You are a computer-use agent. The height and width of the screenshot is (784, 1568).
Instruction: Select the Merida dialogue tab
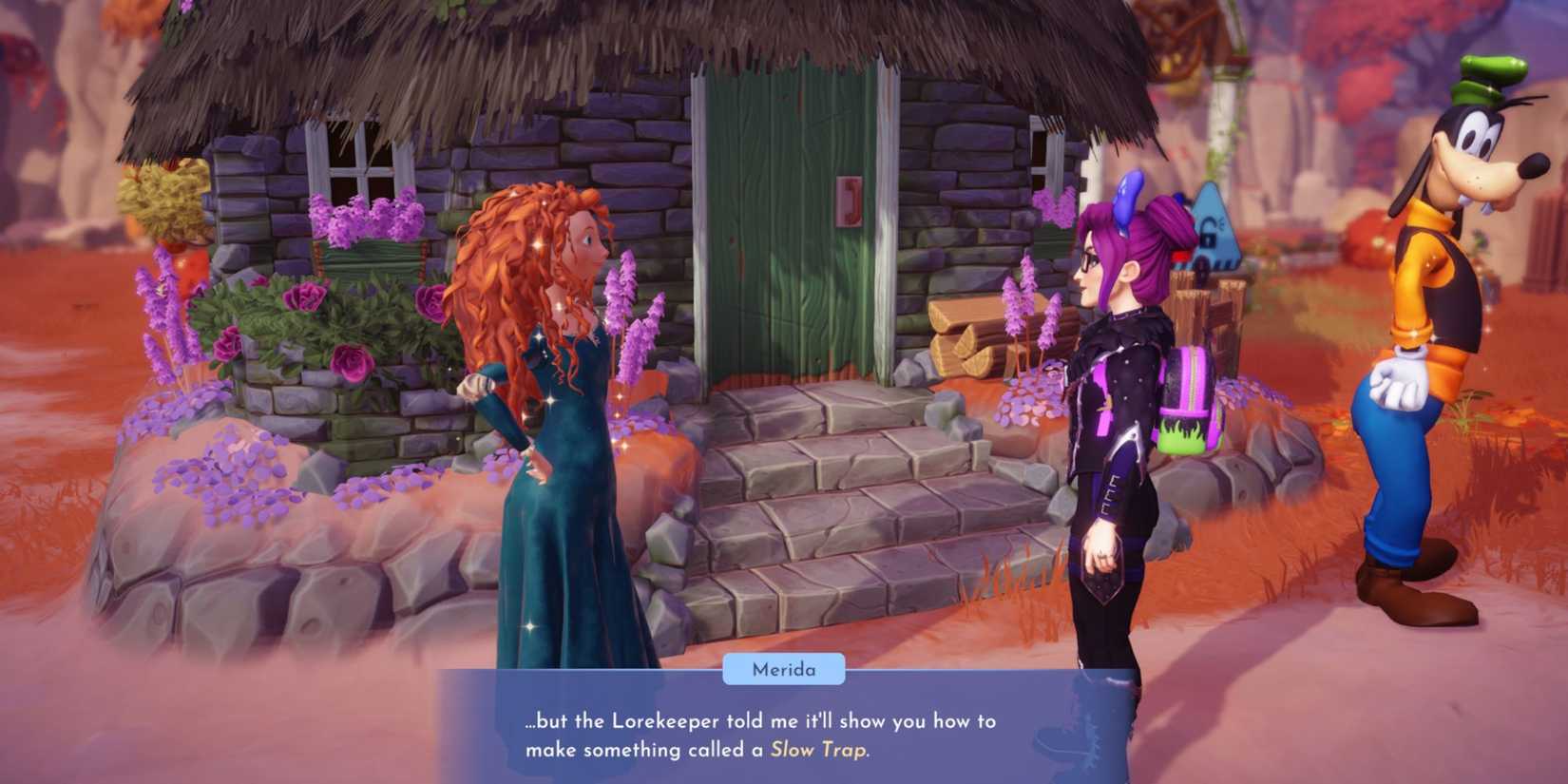point(782,669)
